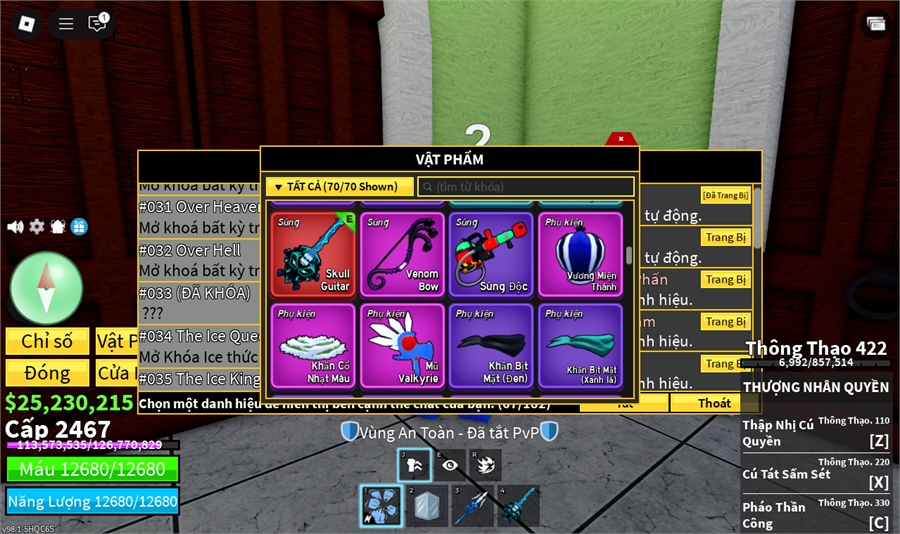Open the gear settings icon
This screenshot has height=534, width=900.
pos(37,227)
